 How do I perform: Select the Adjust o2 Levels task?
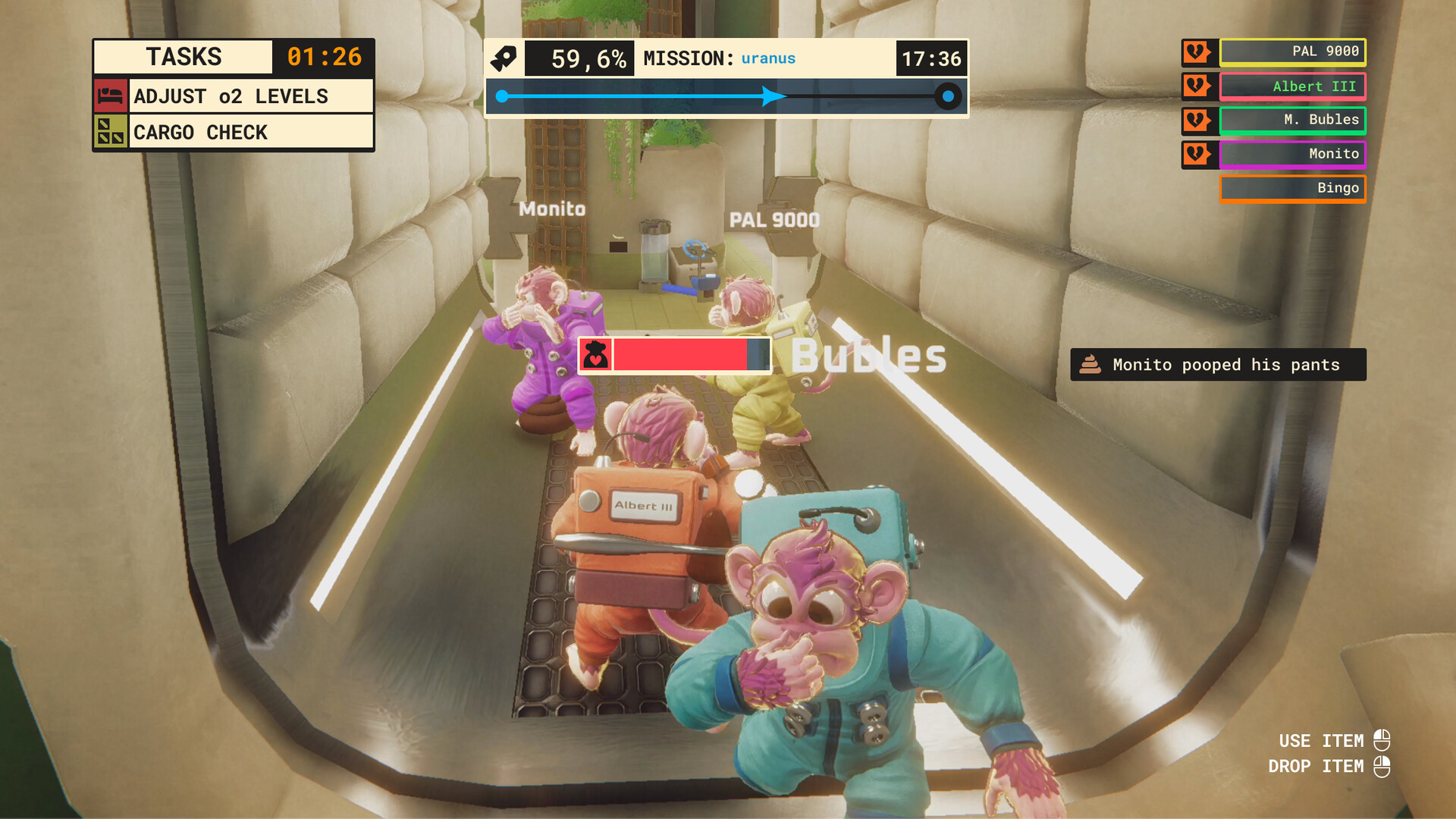pyautogui.click(x=250, y=96)
